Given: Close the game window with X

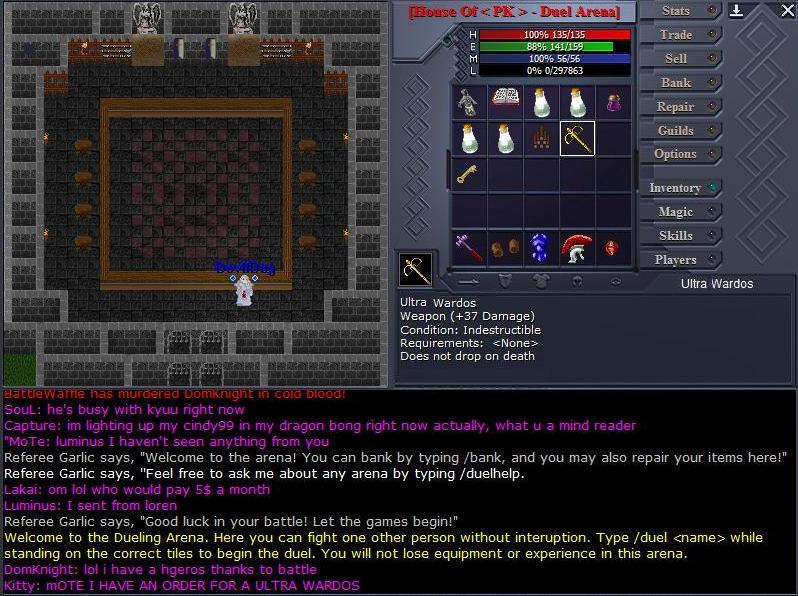Looking at the screenshot, I should tap(787, 11).
